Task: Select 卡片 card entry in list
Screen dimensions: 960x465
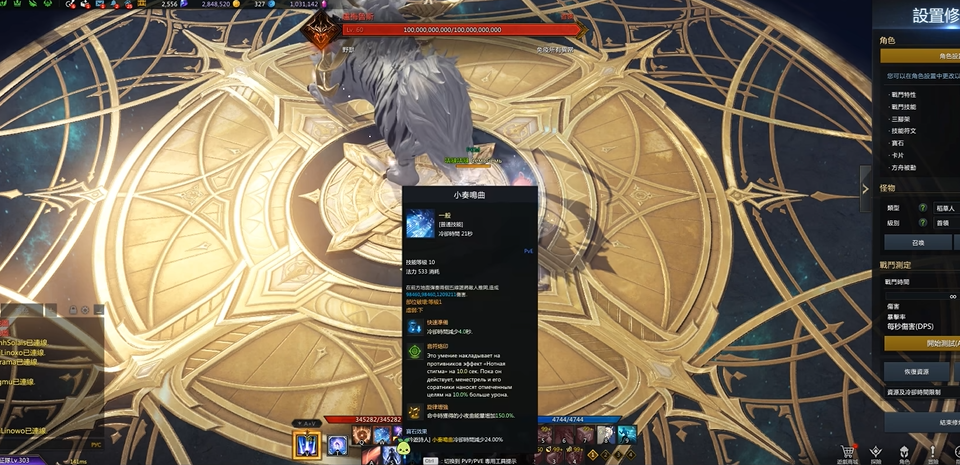Action: coord(898,155)
